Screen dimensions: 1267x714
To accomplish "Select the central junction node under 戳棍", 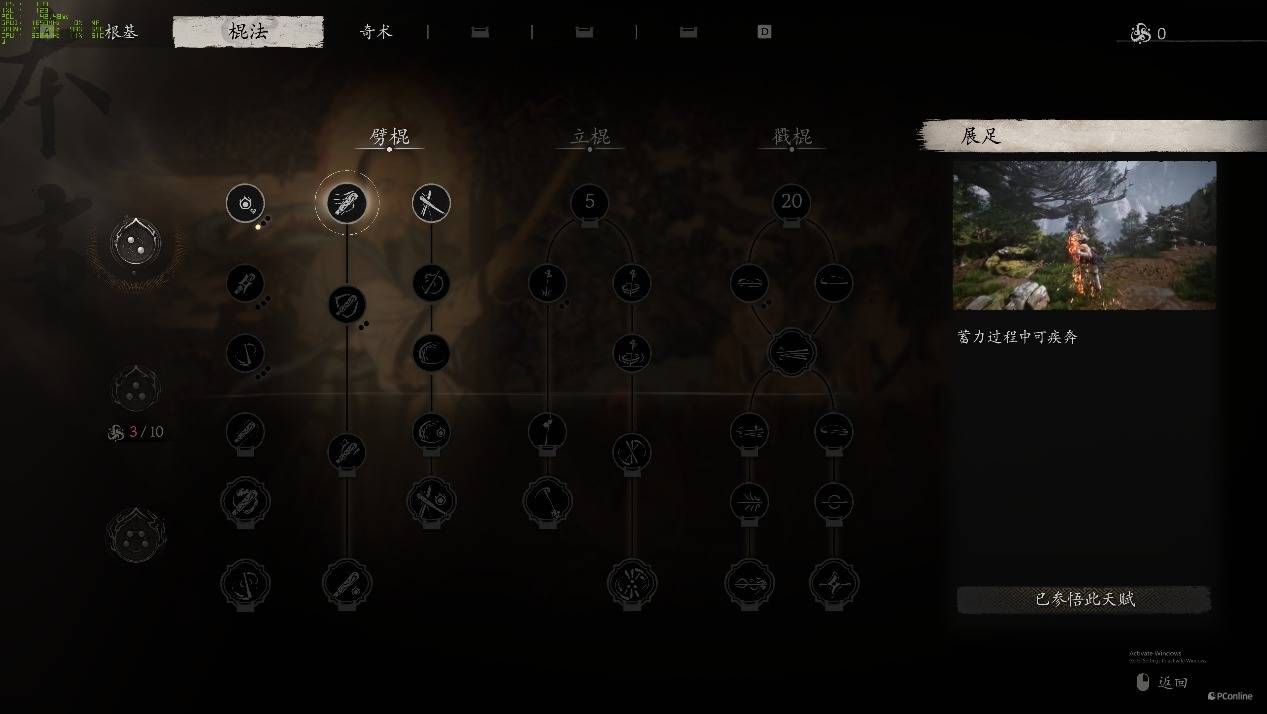I will [791, 353].
